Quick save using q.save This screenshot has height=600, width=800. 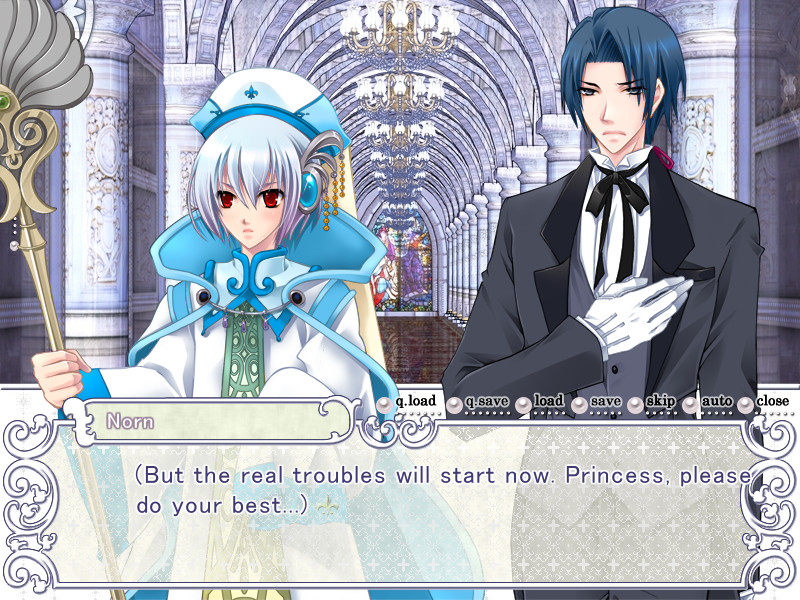(x=478, y=402)
